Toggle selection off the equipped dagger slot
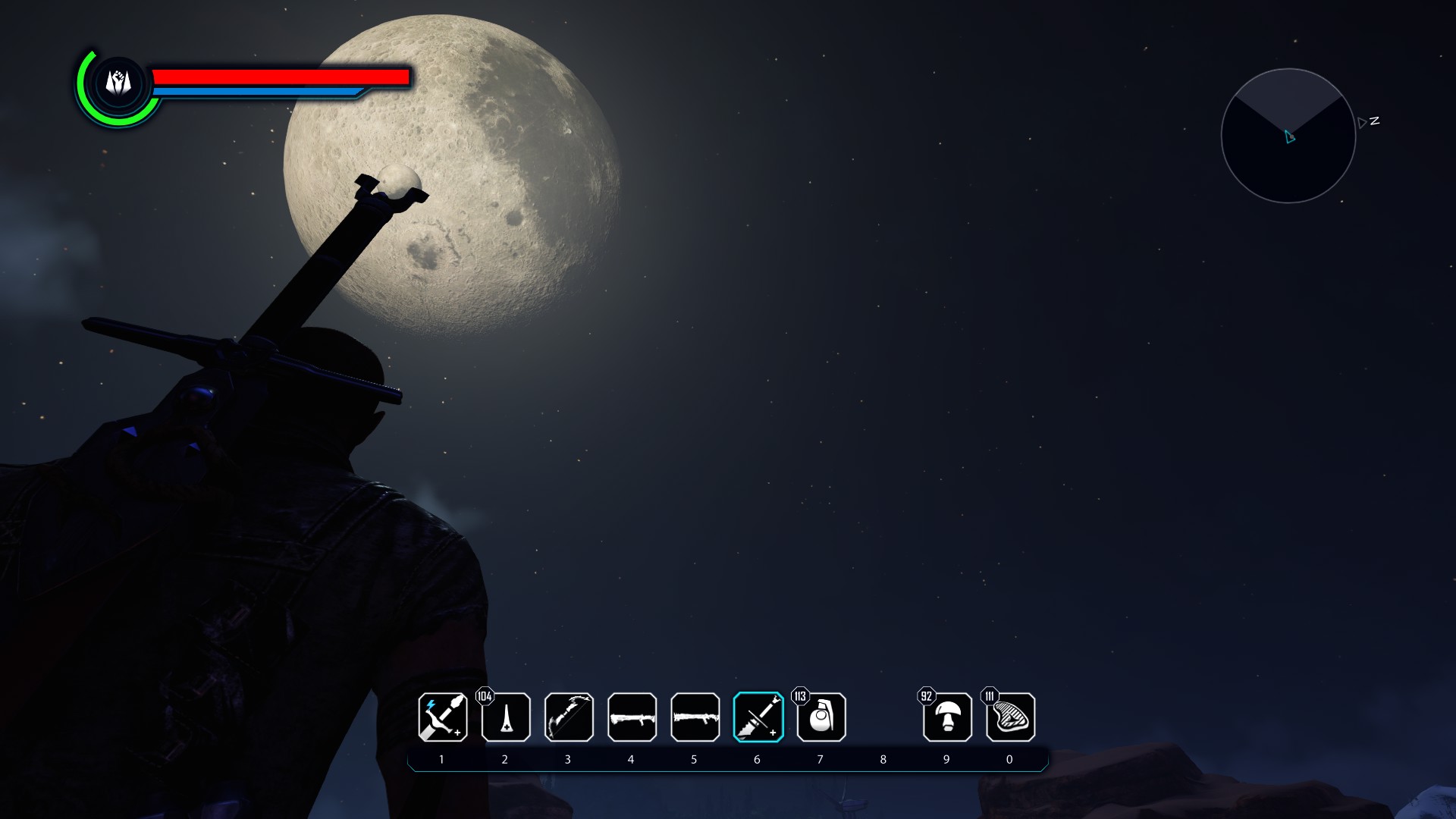Image resolution: width=1456 pixels, height=819 pixels. 757,718
